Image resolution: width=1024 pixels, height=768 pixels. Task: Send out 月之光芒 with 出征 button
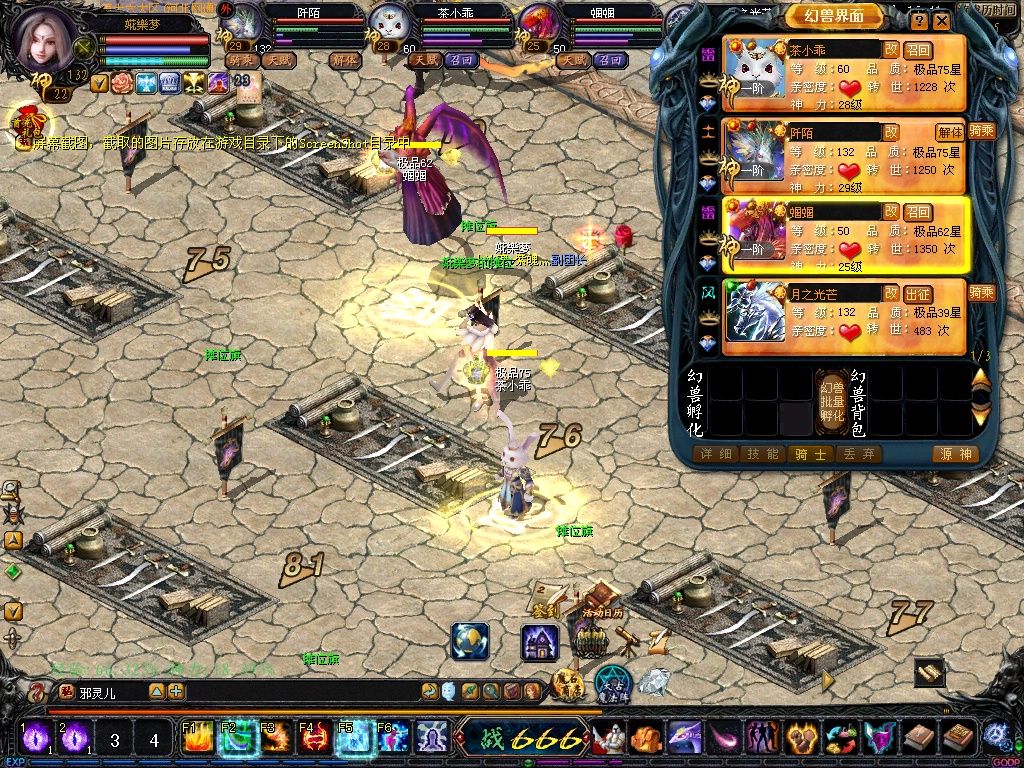(918, 294)
